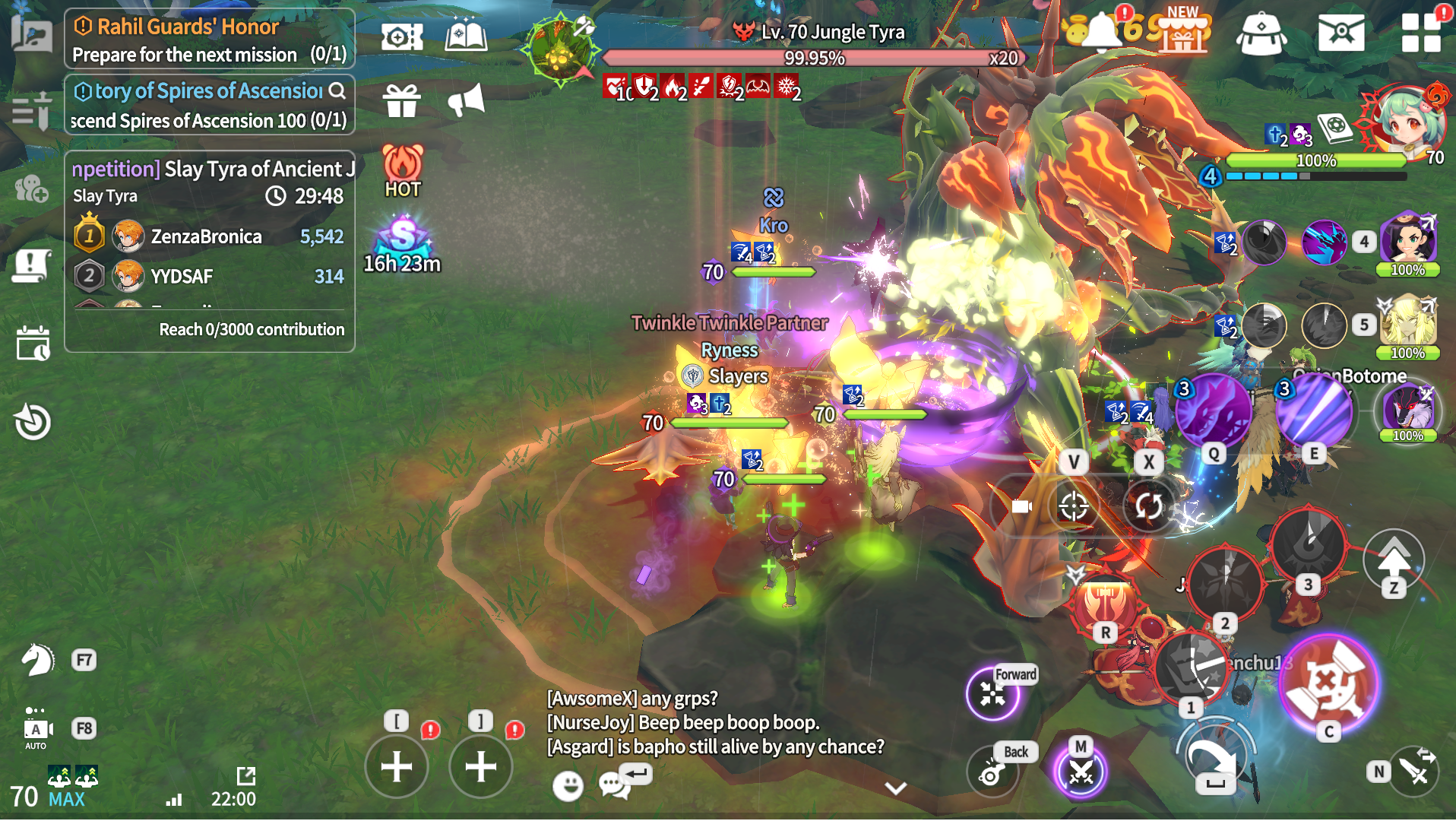
Task: Open the calendar schedule icon
Action: 33,344
